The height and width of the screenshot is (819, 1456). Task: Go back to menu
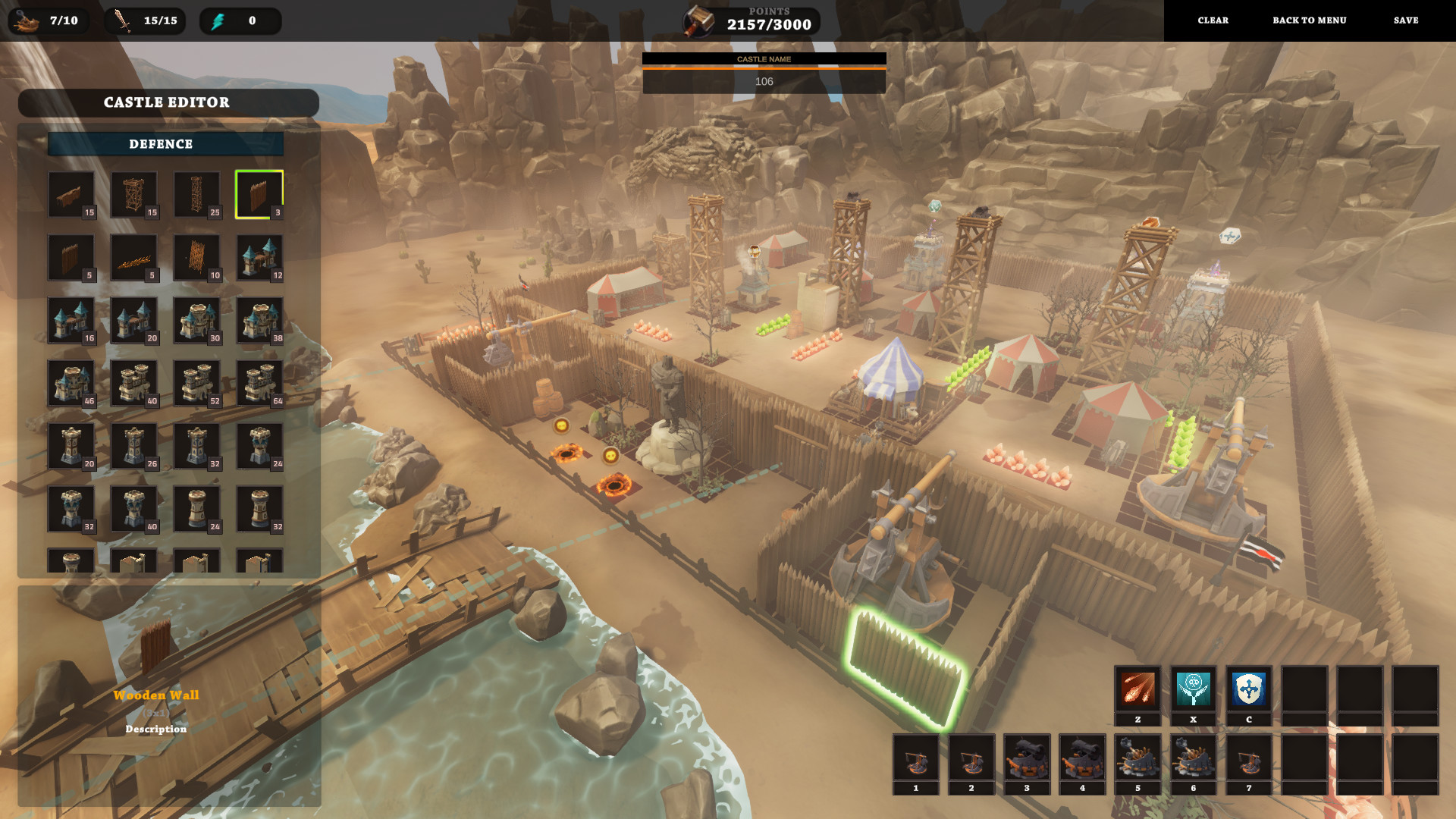click(1309, 20)
